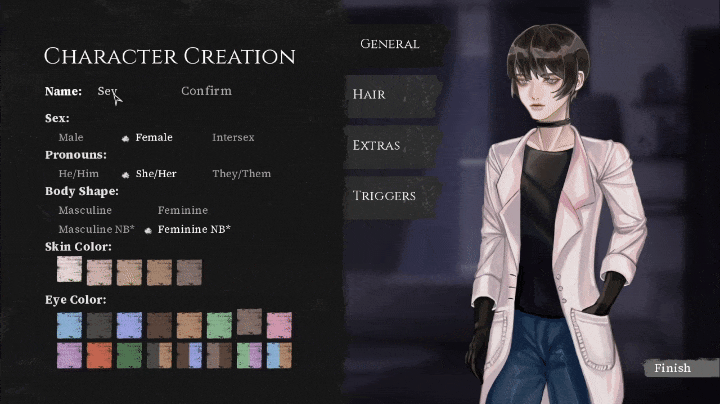Choose Intersex sex option

point(233,137)
